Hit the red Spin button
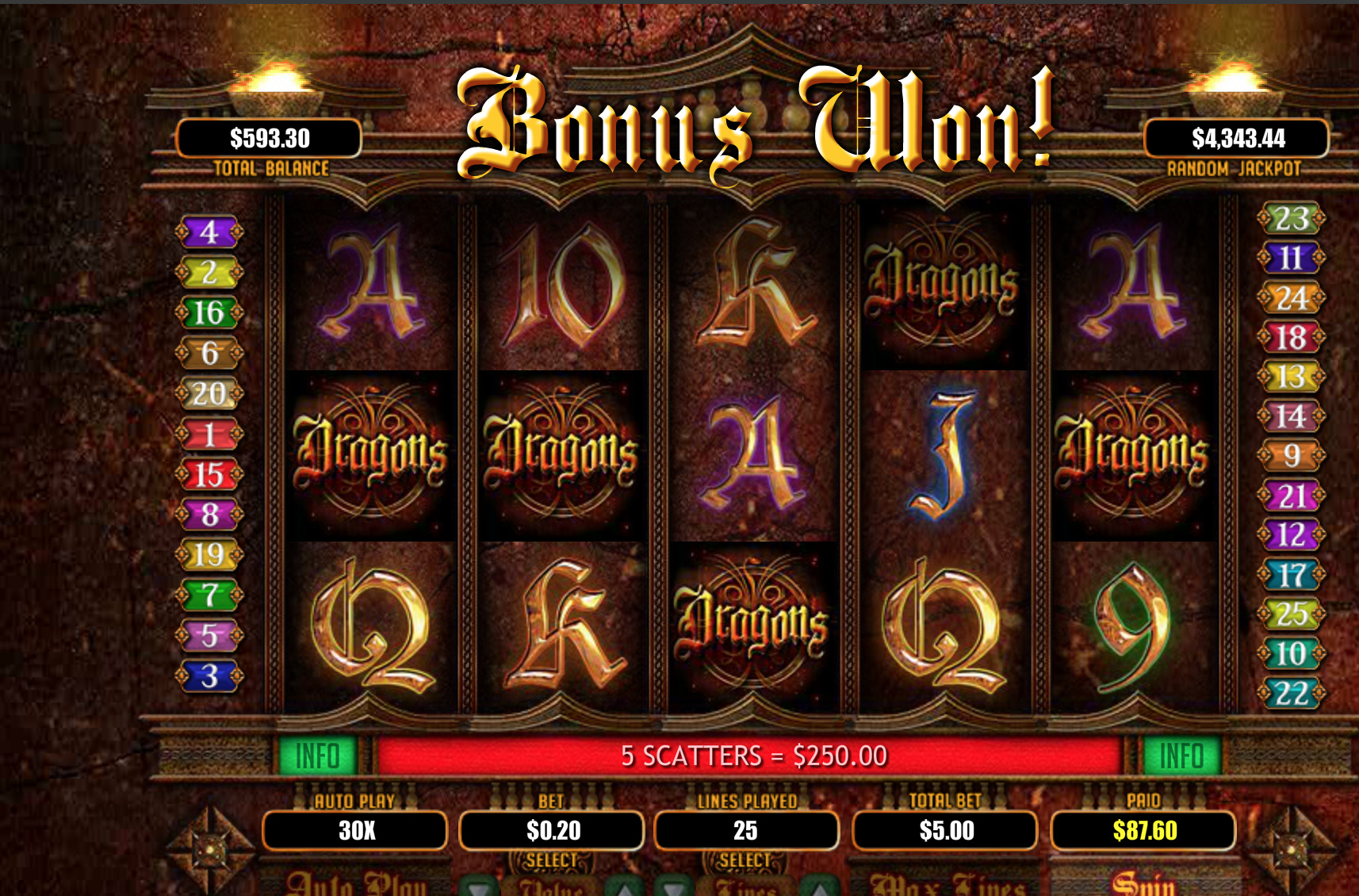 tap(1143, 883)
